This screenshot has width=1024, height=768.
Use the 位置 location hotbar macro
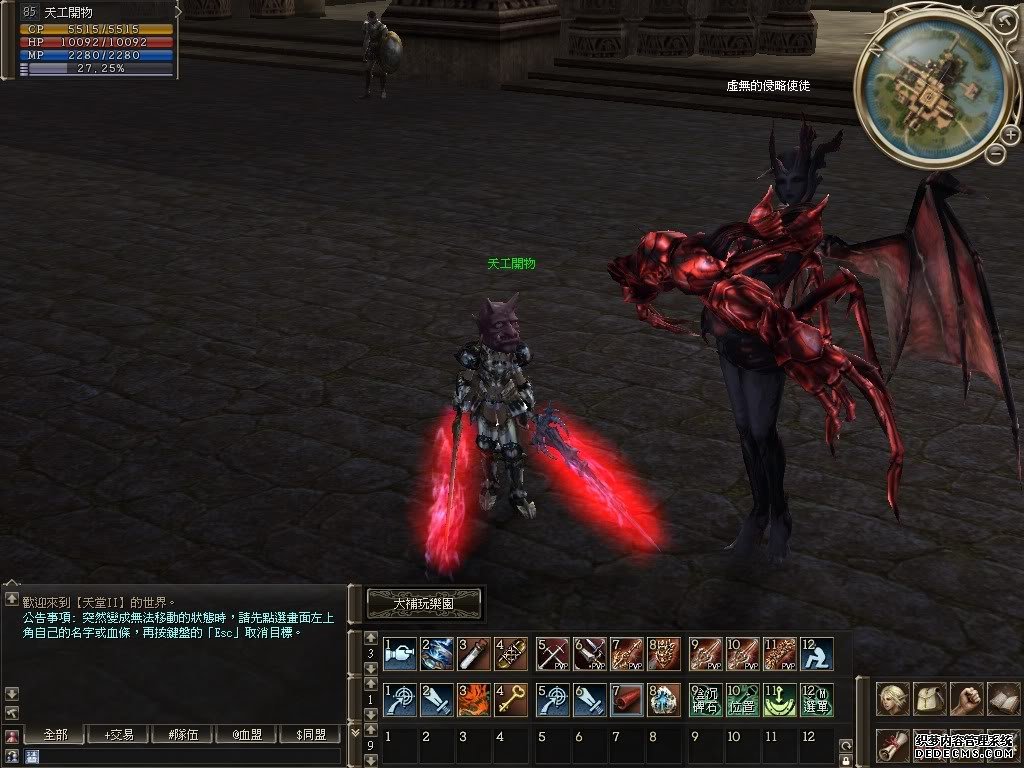(742, 699)
